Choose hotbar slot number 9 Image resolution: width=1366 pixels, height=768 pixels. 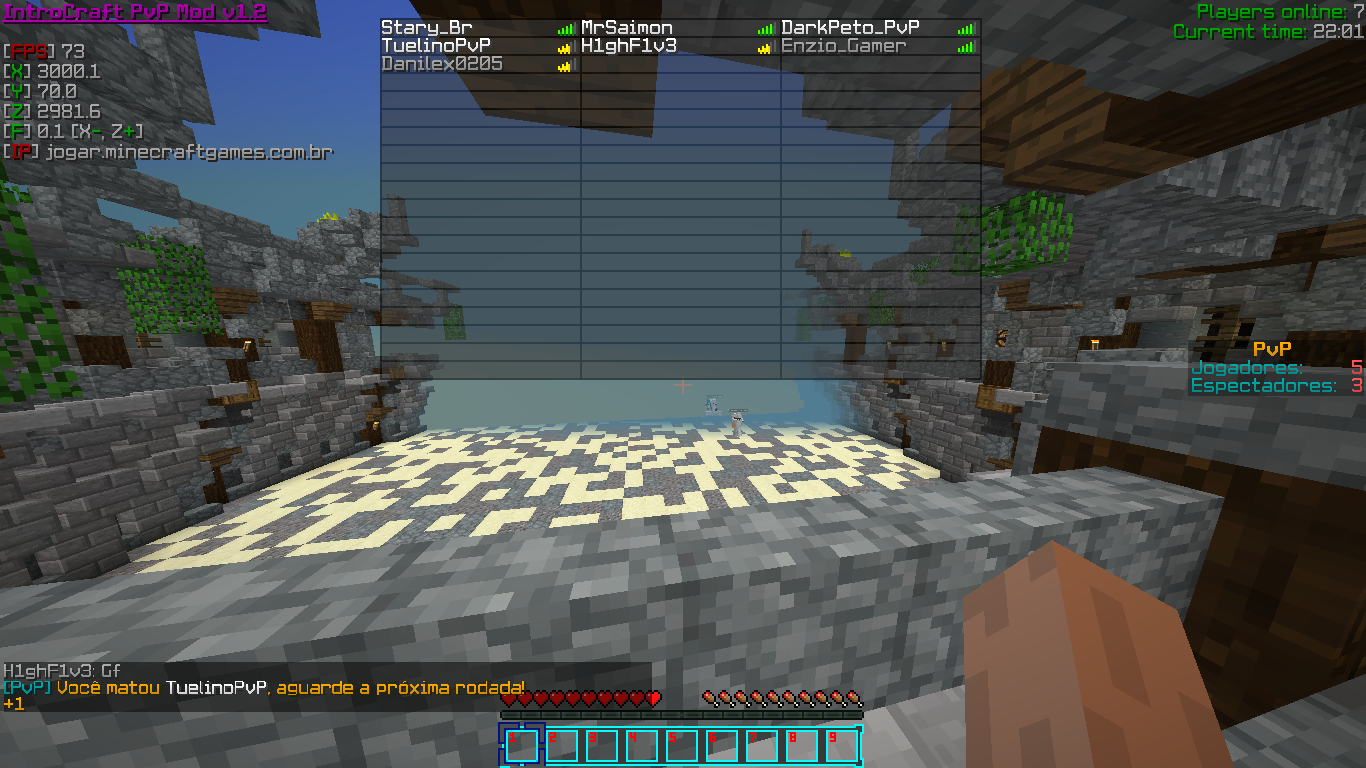click(842, 745)
